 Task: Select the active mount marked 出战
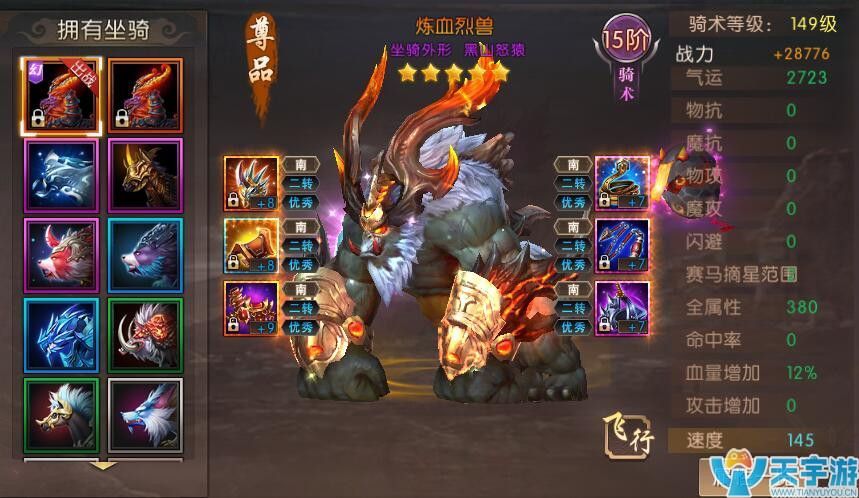pos(62,95)
